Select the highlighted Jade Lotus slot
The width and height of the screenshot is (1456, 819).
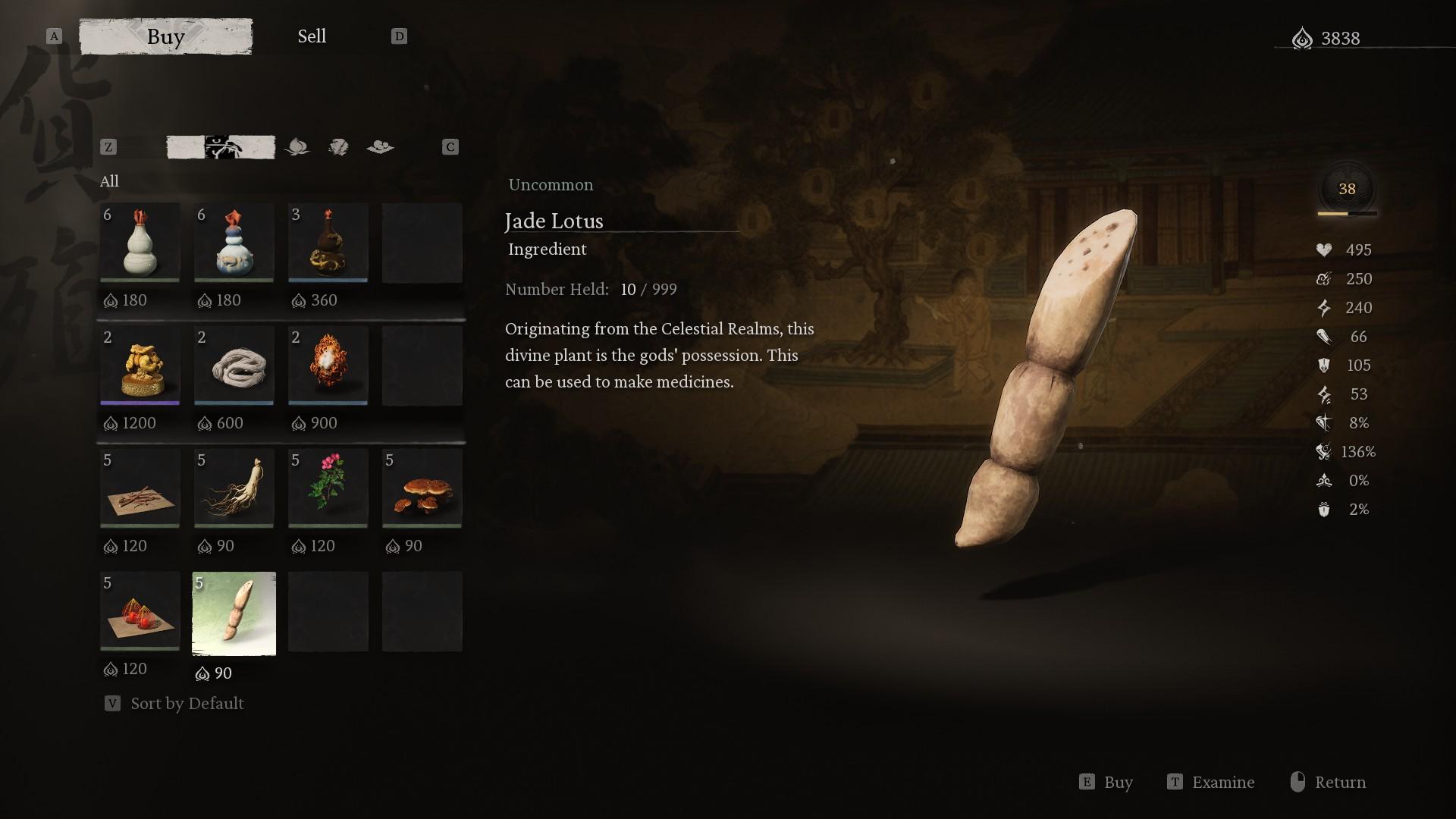(234, 613)
